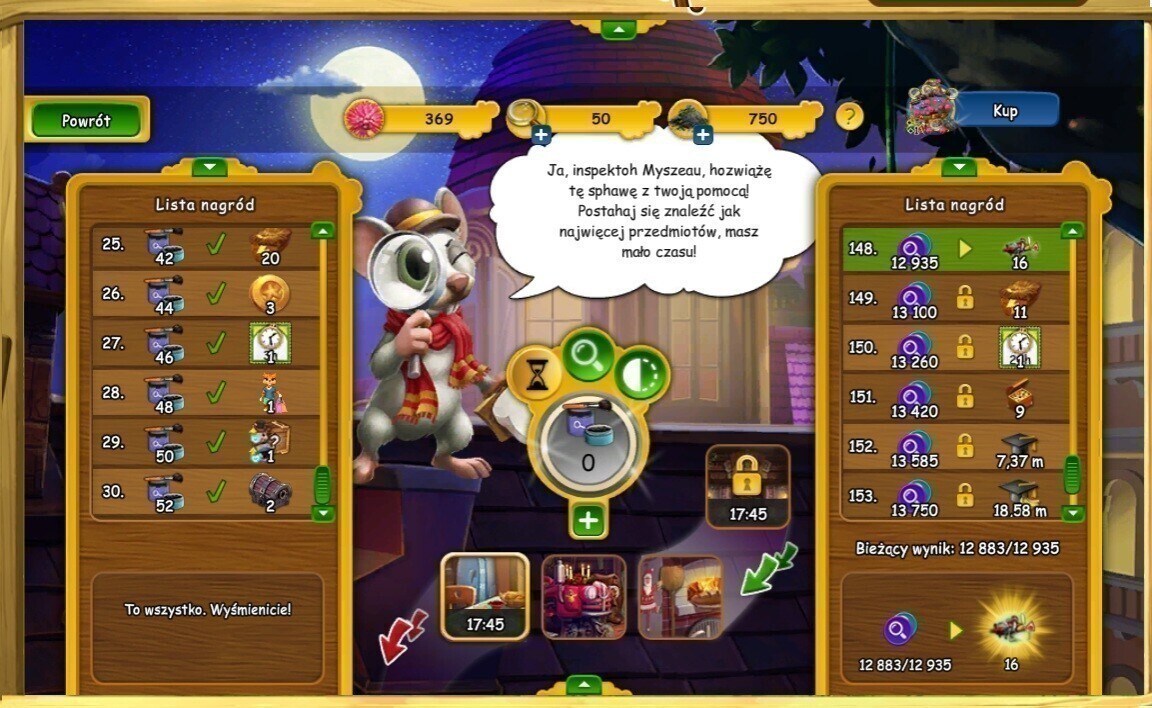Viewport: 1152px width, 708px height.
Task: Open the candlelit table scene thumbnail
Action: 584,596
